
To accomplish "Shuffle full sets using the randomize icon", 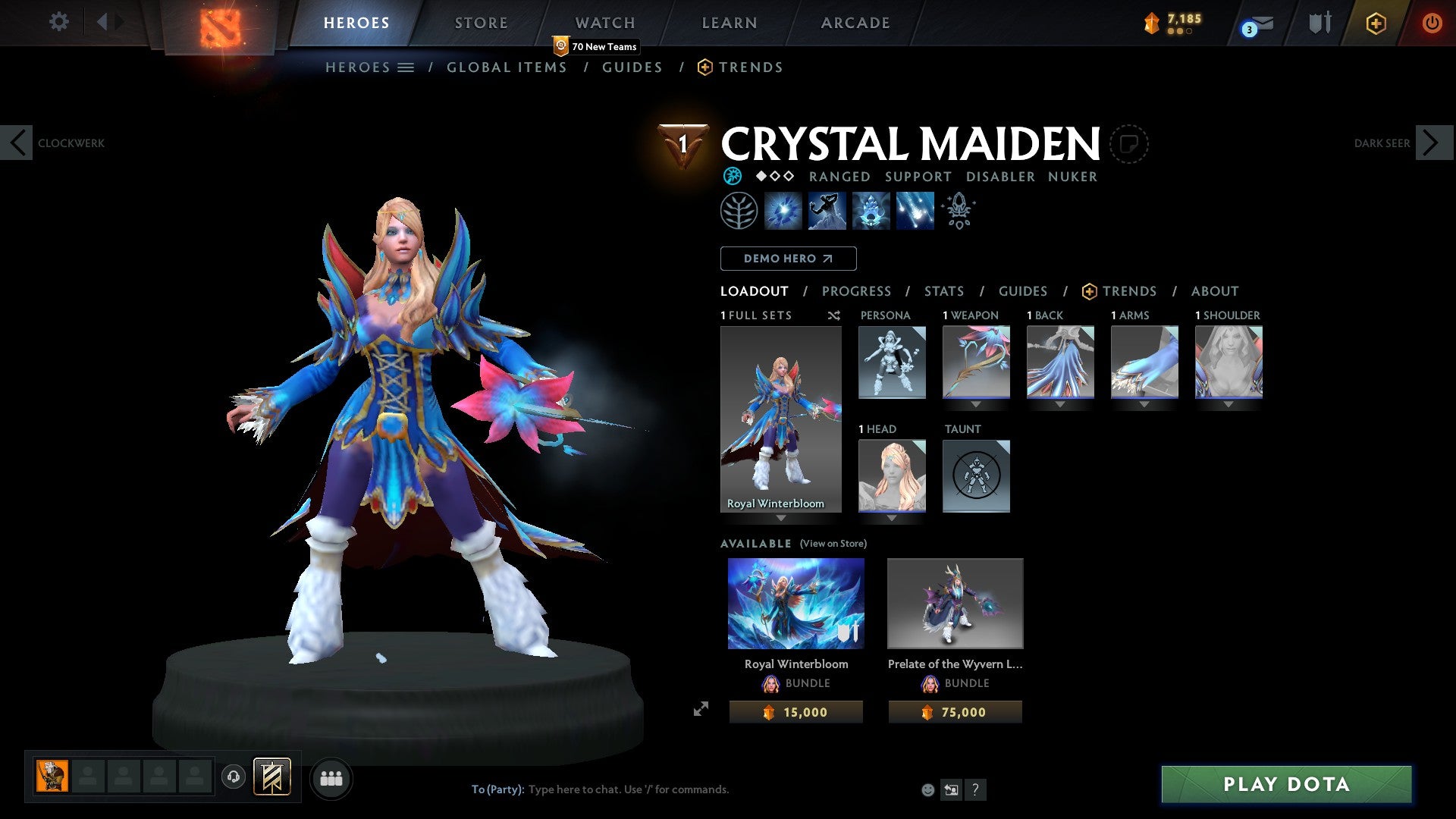I will pos(833,315).
